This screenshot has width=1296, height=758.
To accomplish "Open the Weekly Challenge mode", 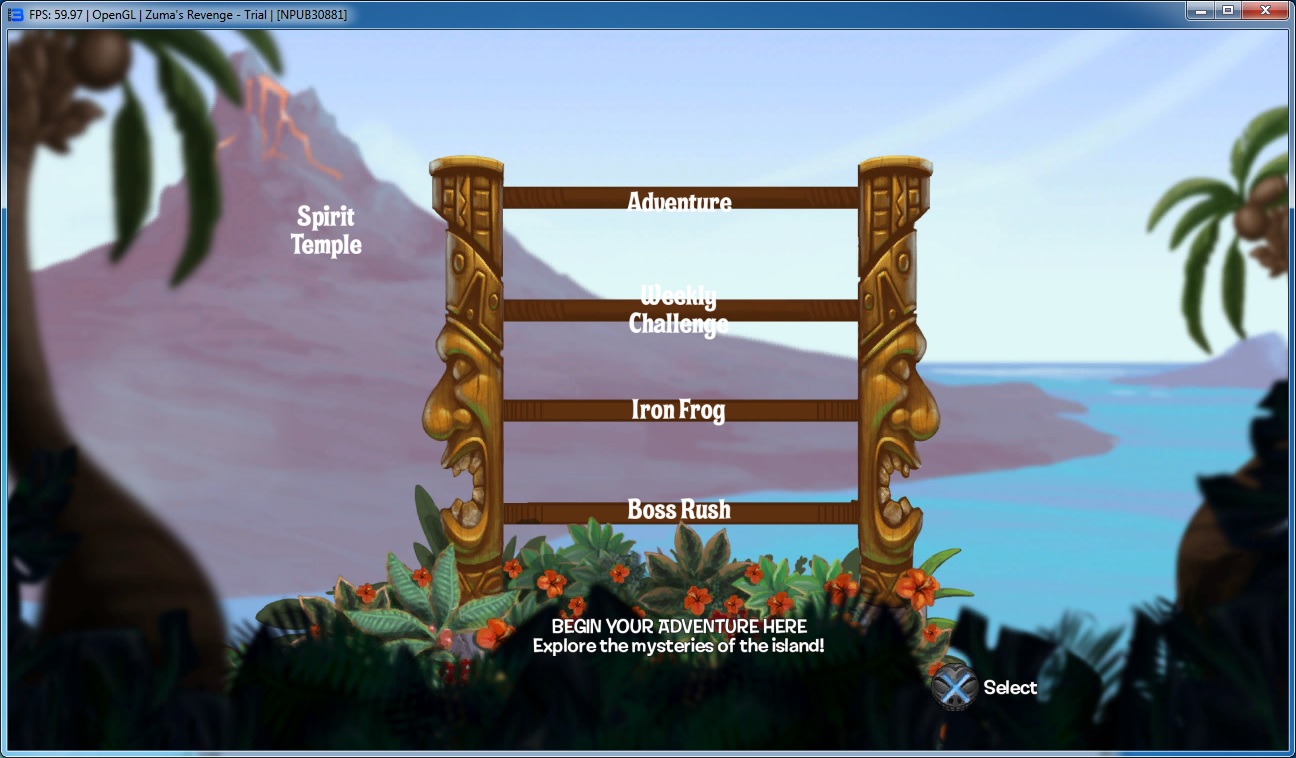I will tap(679, 310).
